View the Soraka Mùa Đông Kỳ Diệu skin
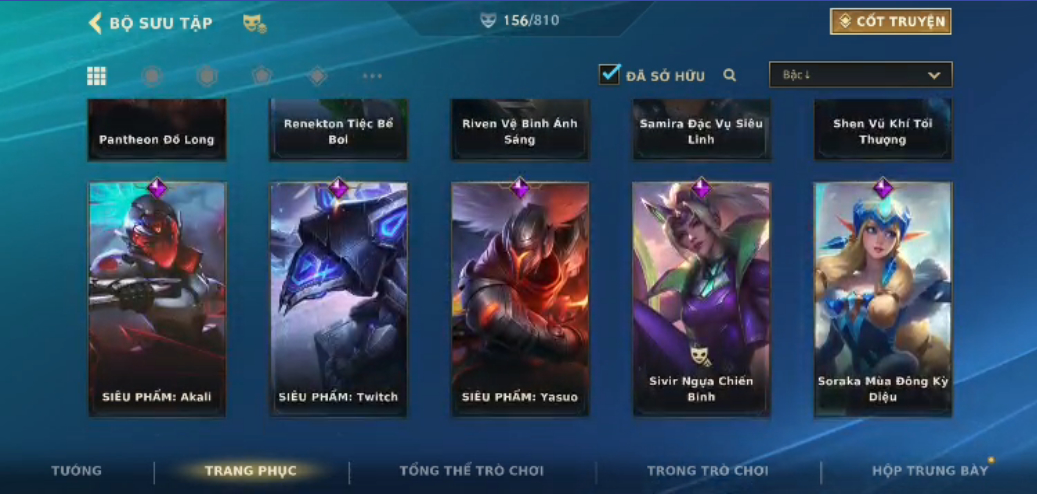The width and height of the screenshot is (1037, 494). 883,298
